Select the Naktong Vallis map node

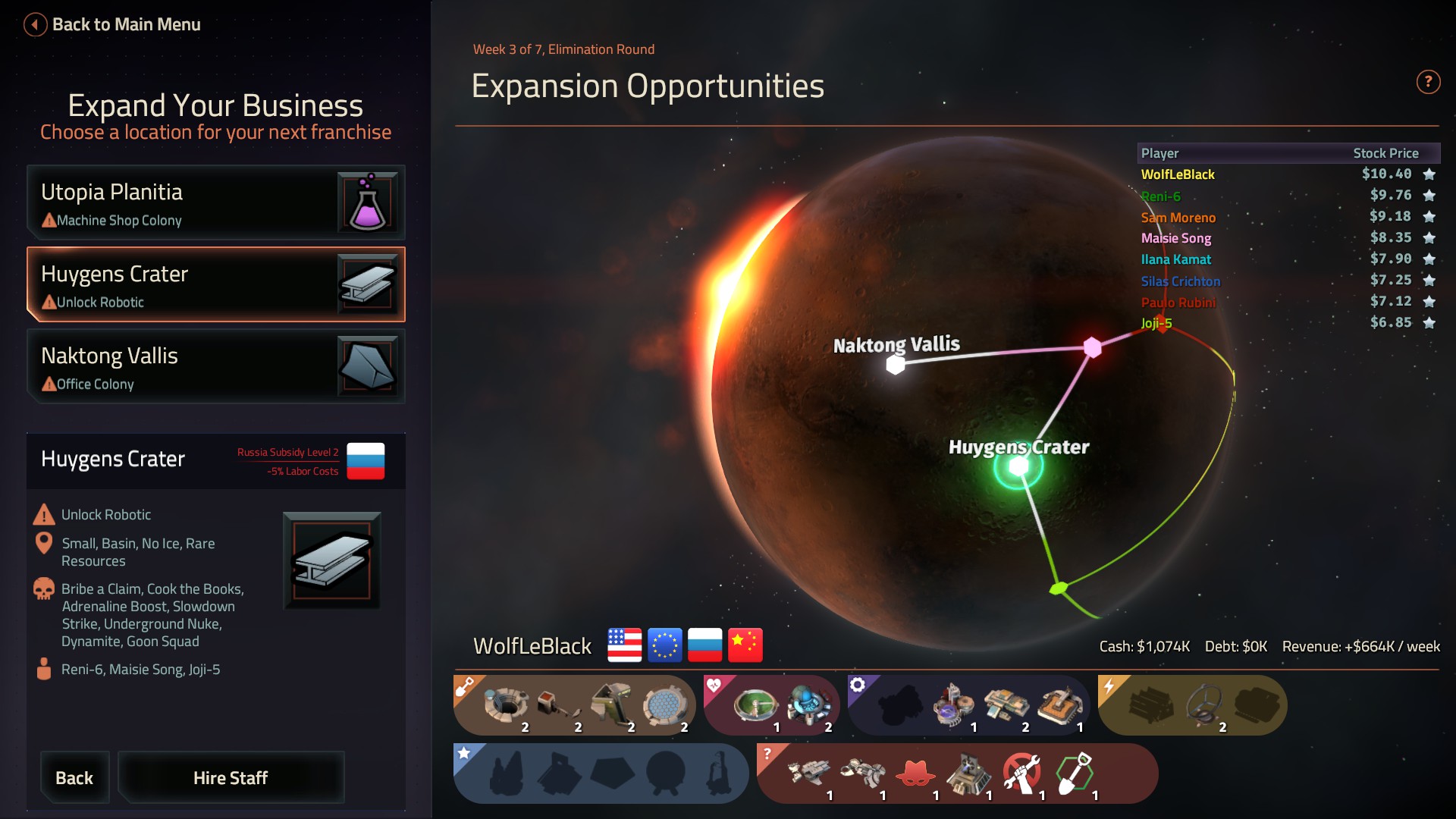[x=896, y=365]
